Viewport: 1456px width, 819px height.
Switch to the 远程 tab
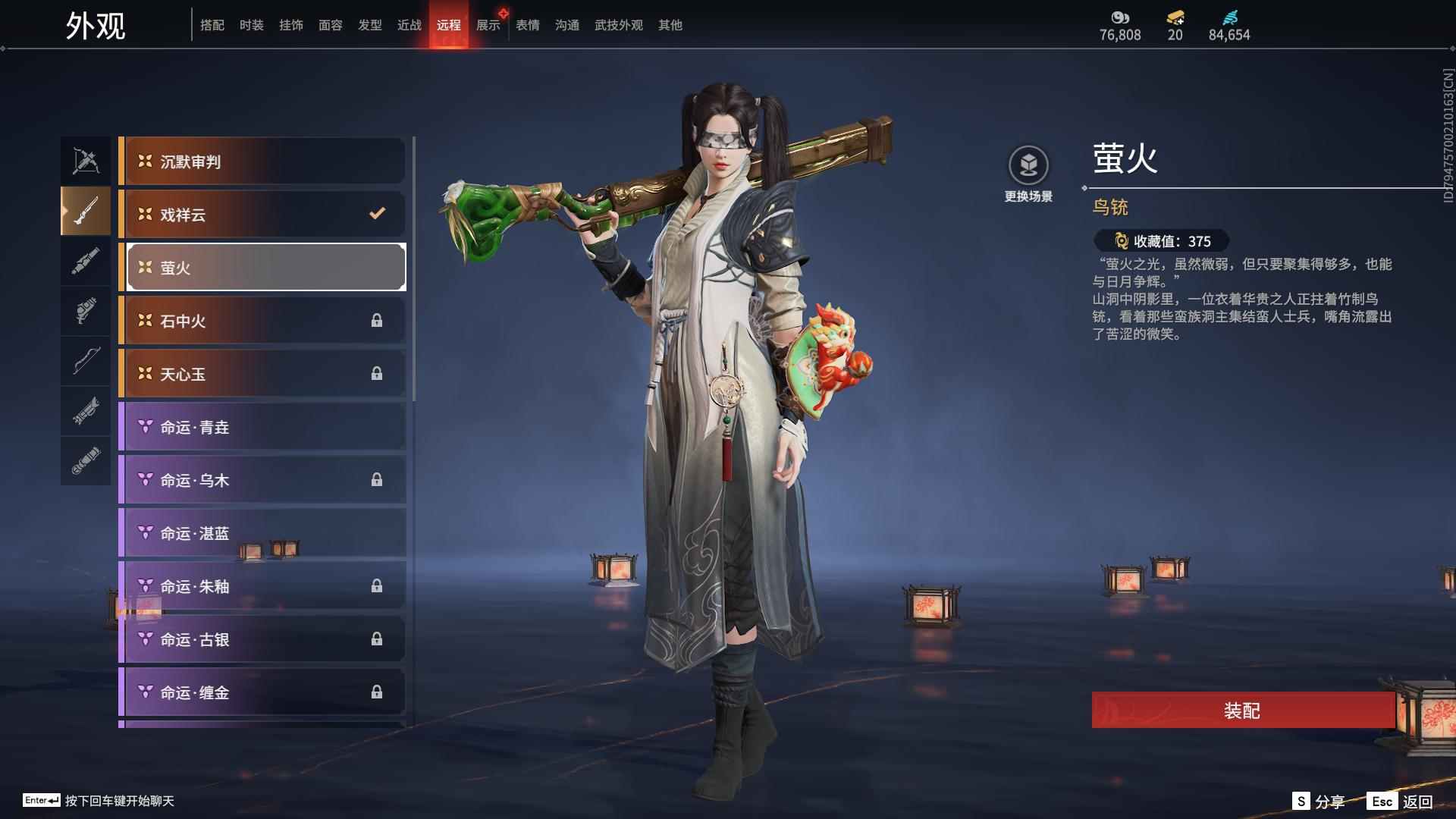450,24
